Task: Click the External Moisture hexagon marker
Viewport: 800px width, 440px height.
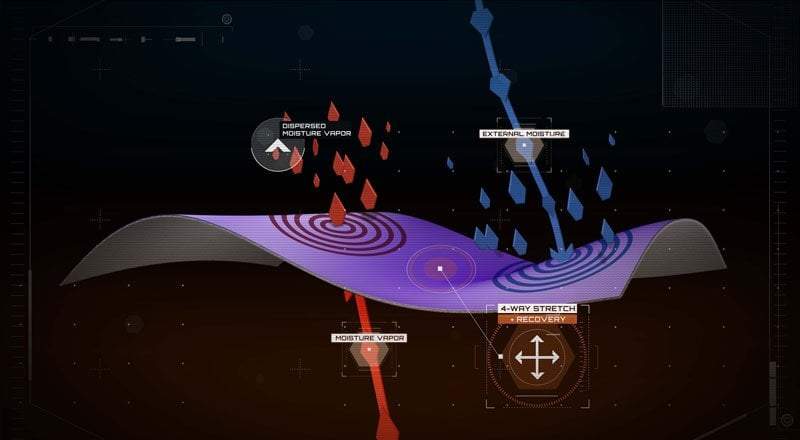Action: pyautogui.click(x=523, y=150)
